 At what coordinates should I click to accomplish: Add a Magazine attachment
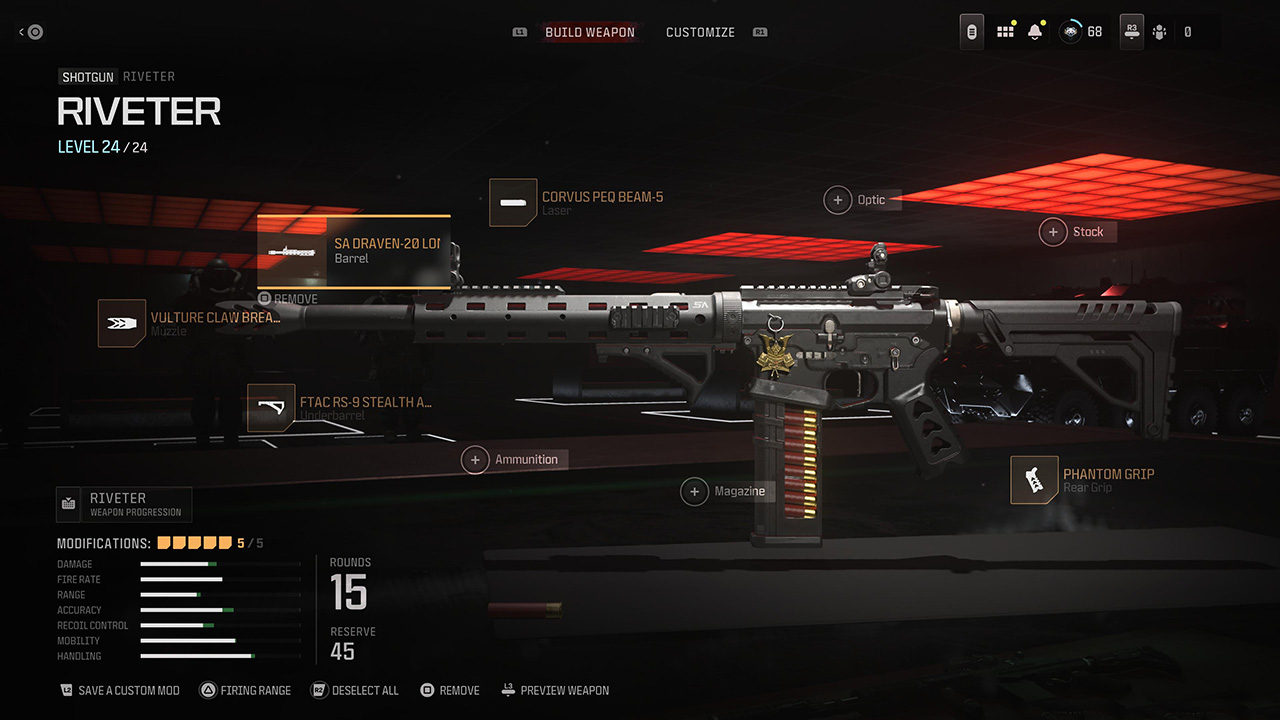click(727, 491)
